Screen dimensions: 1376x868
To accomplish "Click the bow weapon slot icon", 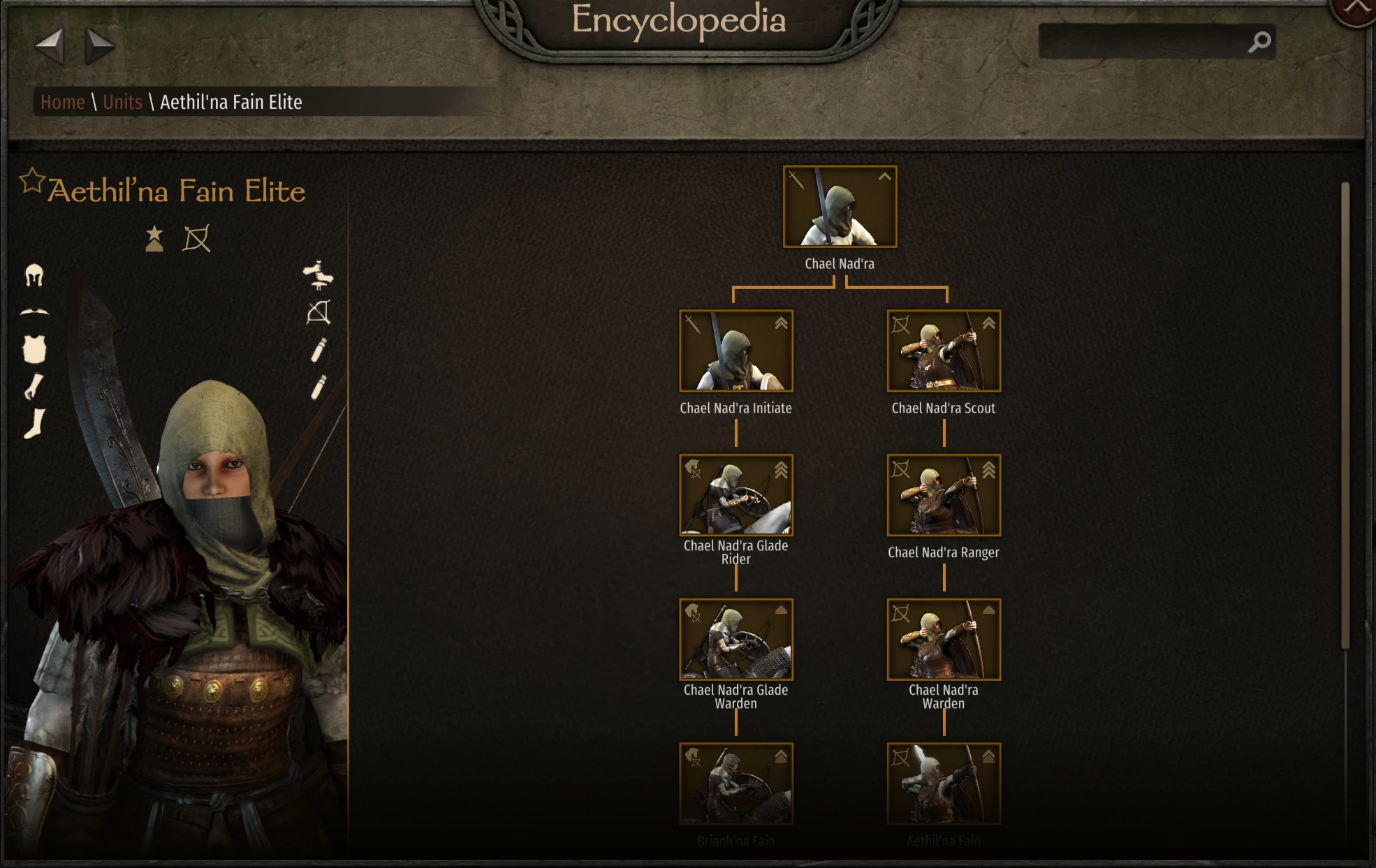I will point(319,312).
